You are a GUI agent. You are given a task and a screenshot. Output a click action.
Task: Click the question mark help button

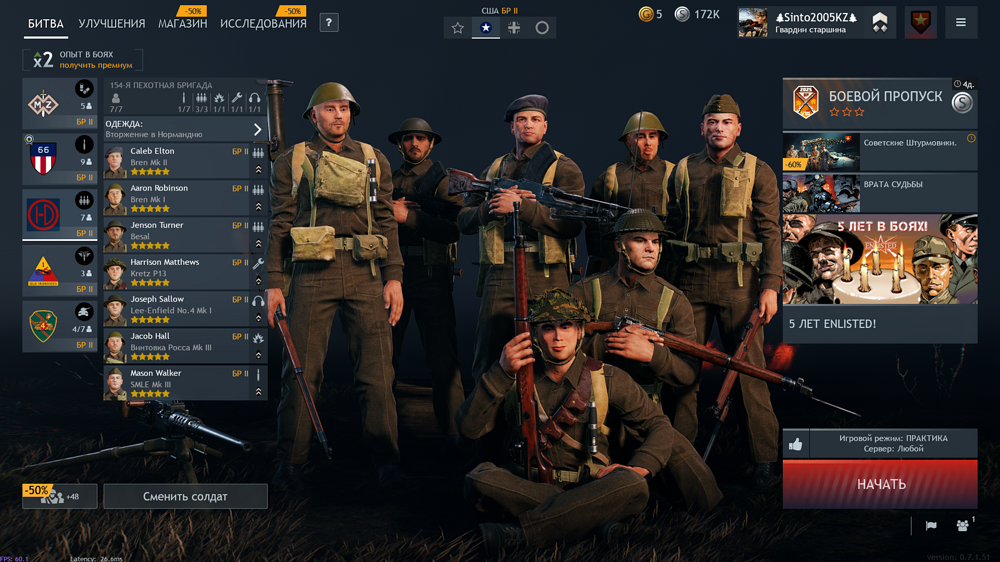tap(329, 22)
